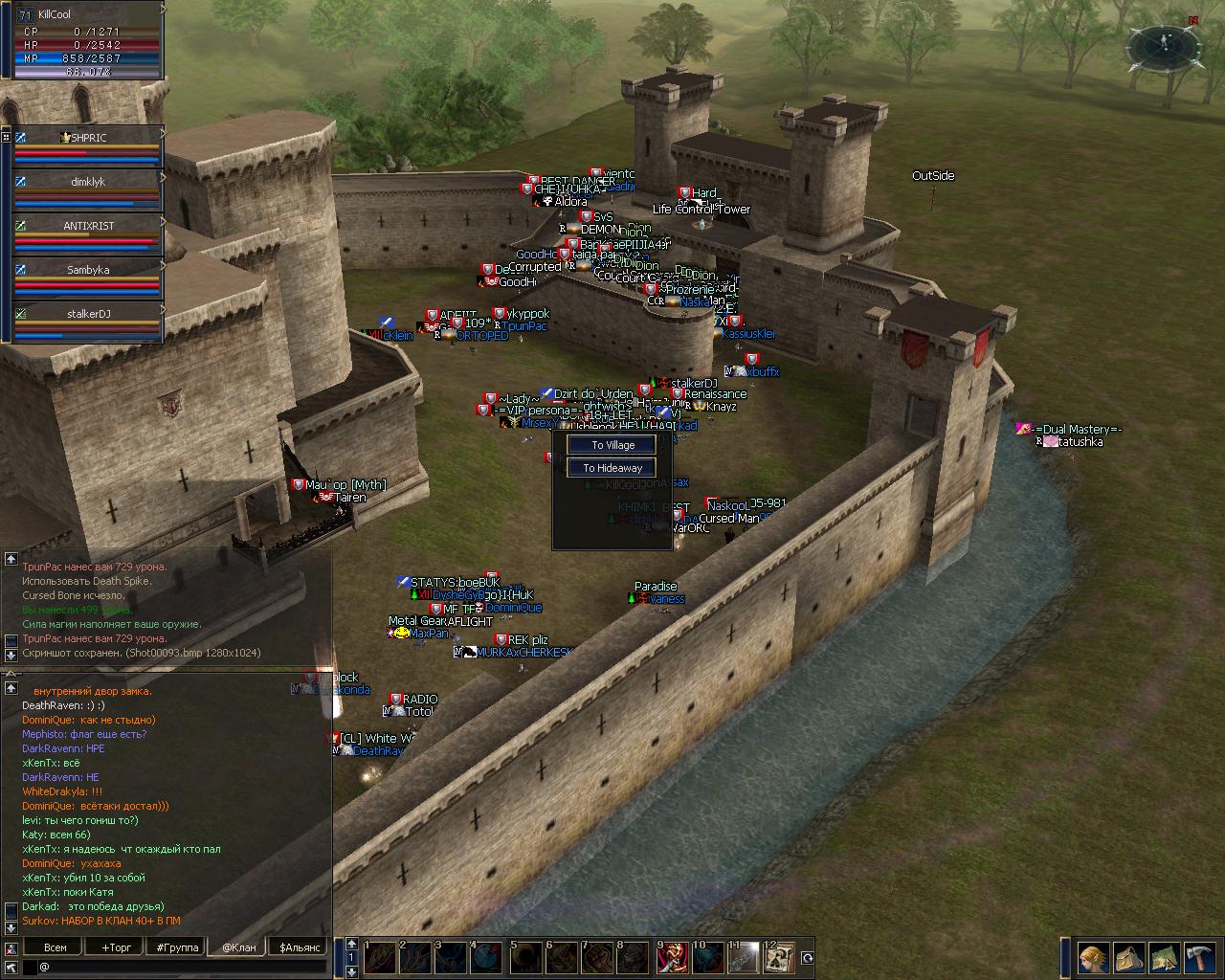Select party member ANTIXRIST

point(87,233)
